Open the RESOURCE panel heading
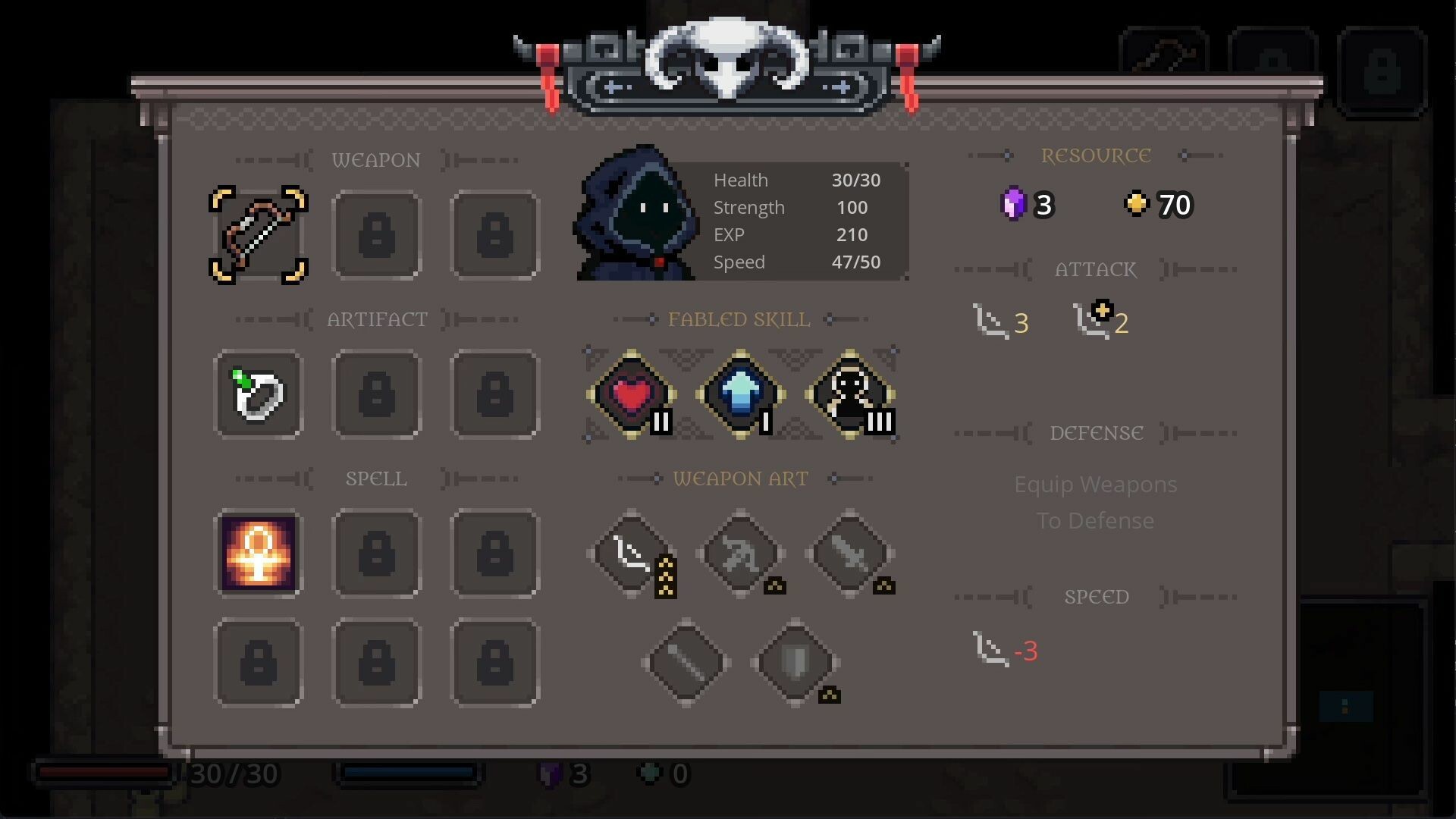The height and width of the screenshot is (819, 1456). point(1097,155)
